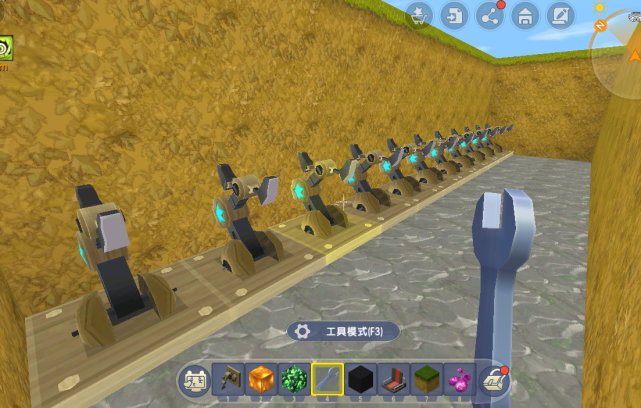Open the share menu
Image resolution: width=641 pixels, height=408 pixels.
click(489, 15)
